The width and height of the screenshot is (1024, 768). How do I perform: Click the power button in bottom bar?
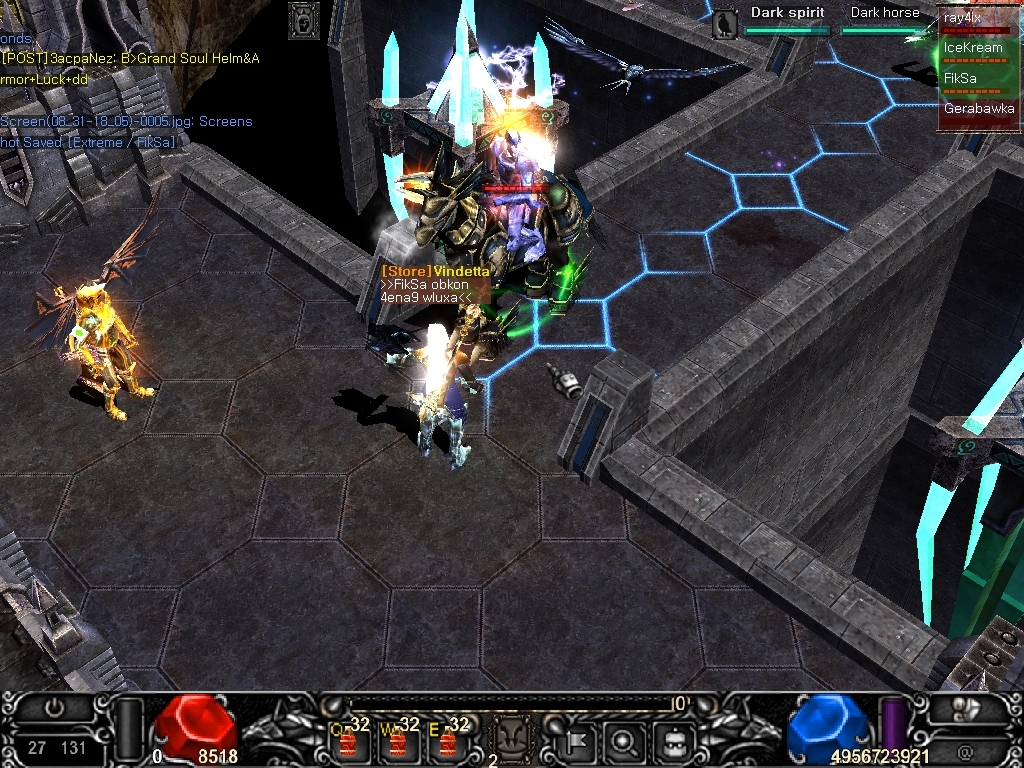click(x=57, y=706)
